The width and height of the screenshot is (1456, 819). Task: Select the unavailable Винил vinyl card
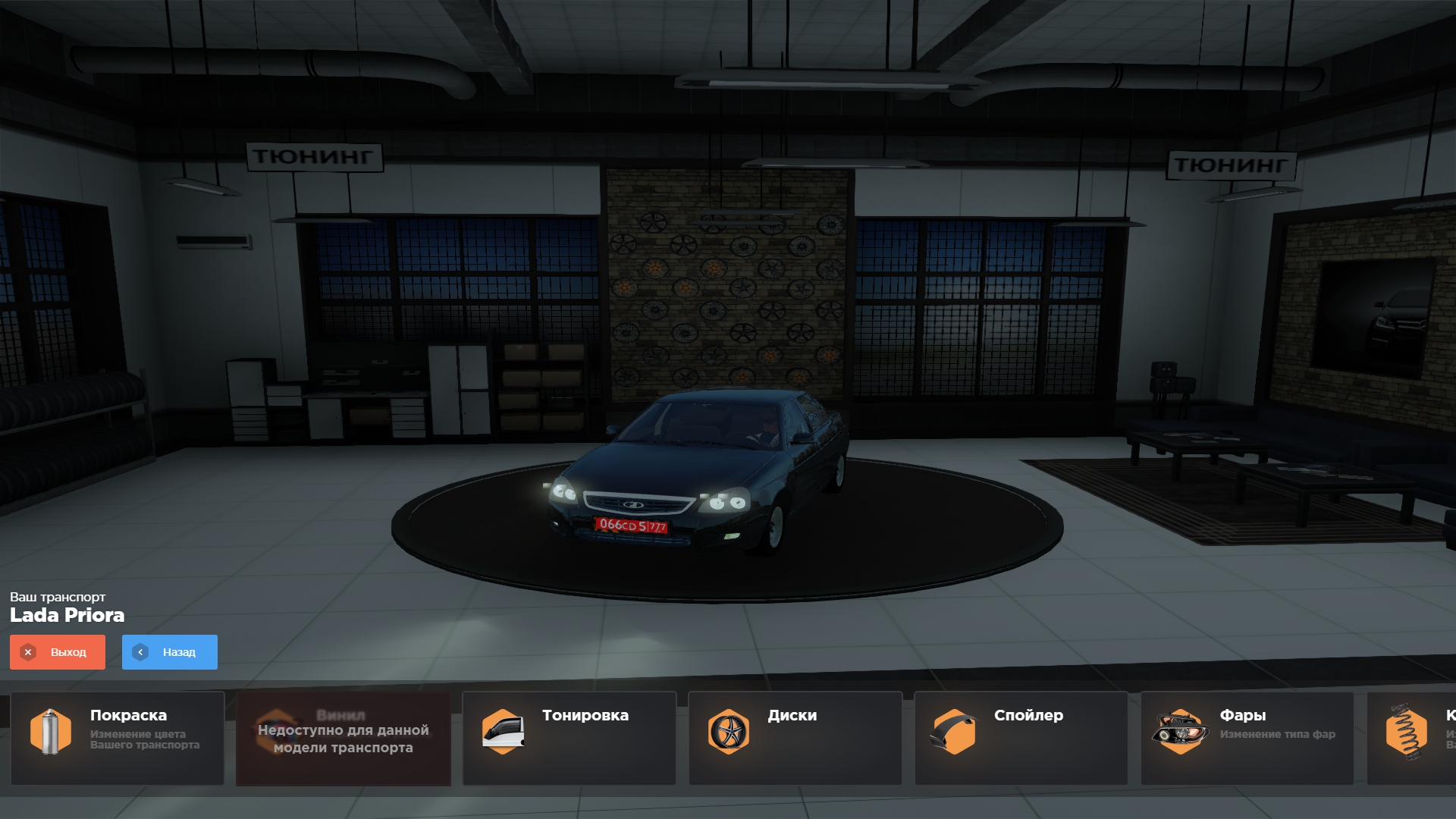point(344,738)
